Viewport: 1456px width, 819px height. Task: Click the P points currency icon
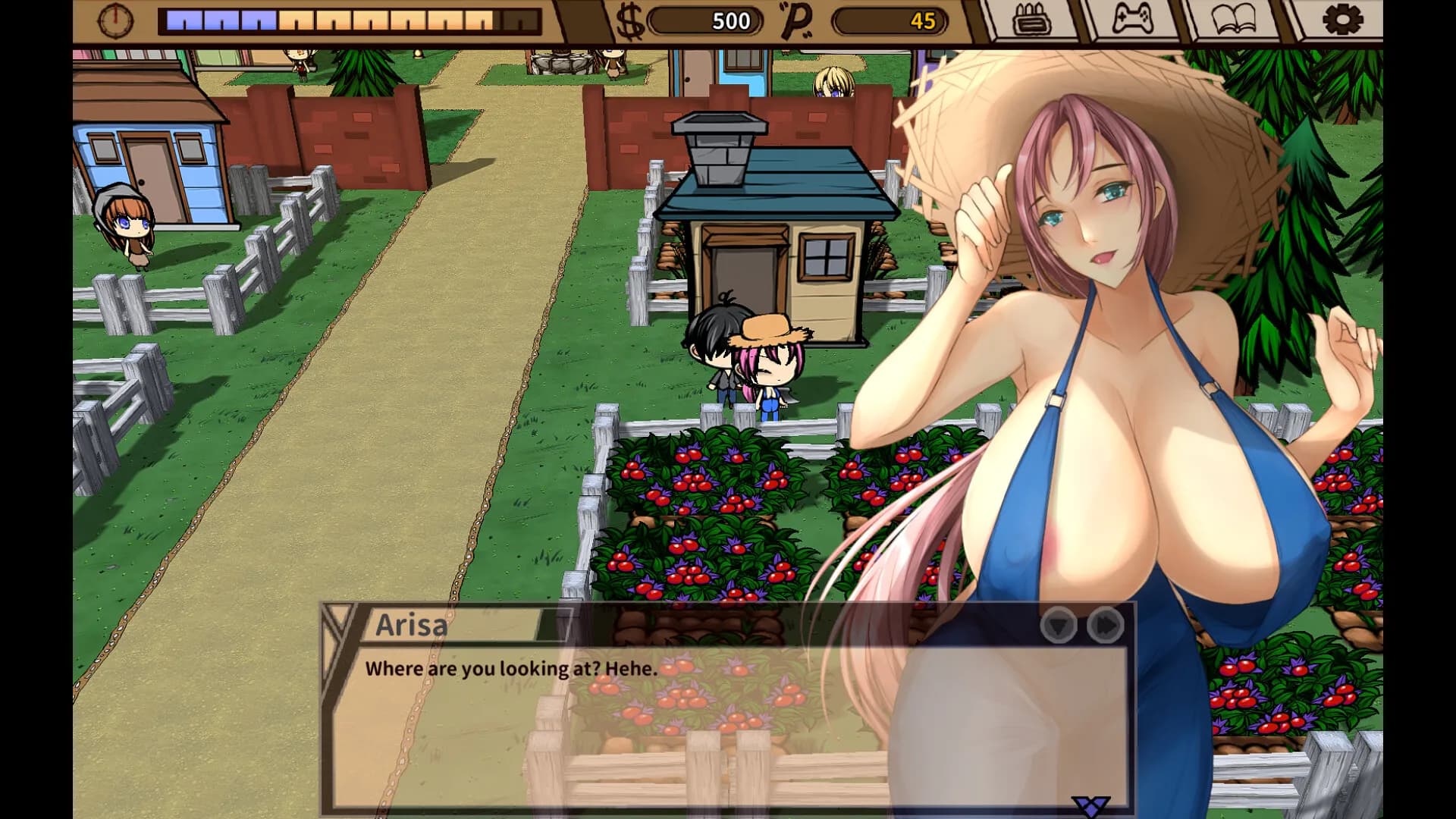pos(798,19)
